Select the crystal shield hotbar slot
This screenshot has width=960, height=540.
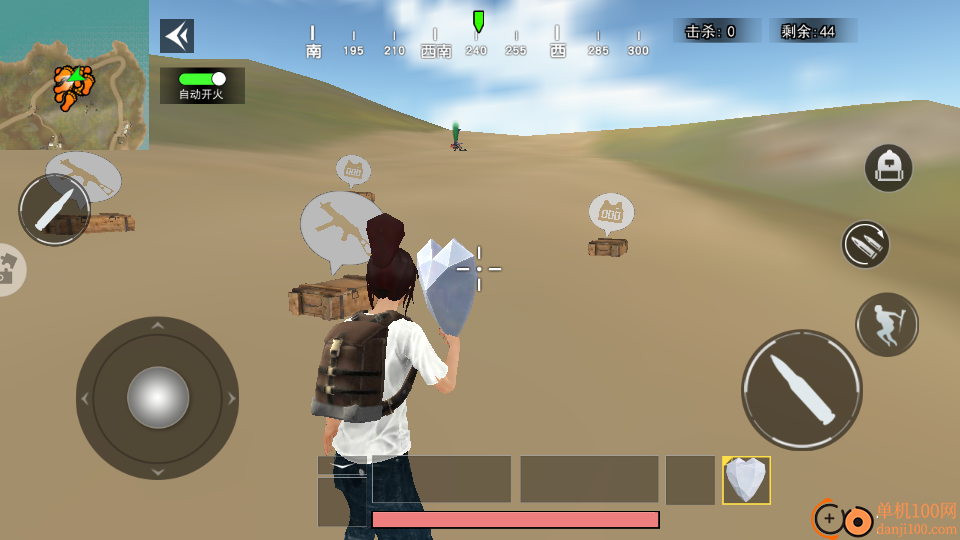746,480
